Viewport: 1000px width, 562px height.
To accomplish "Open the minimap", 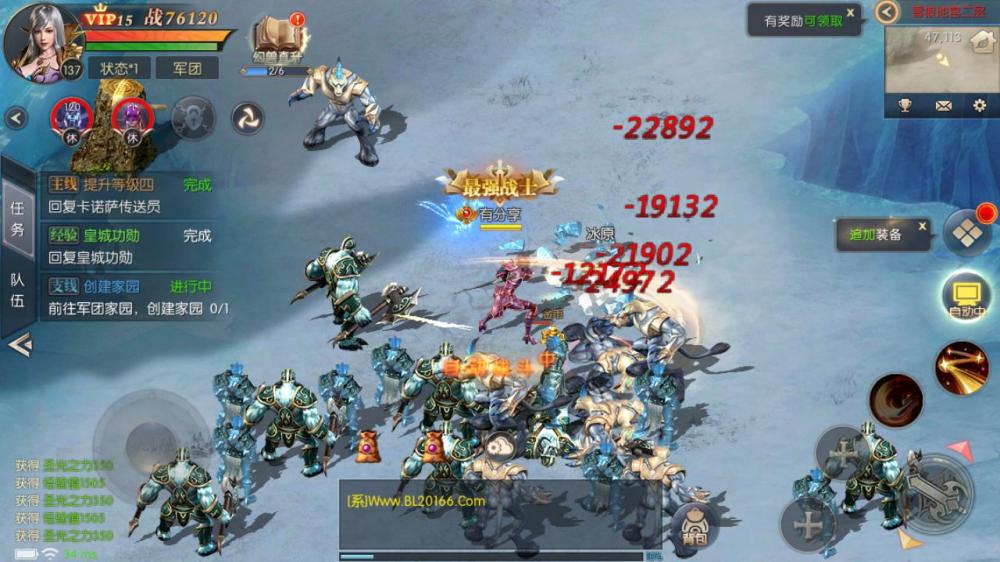I will coord(936,58).
